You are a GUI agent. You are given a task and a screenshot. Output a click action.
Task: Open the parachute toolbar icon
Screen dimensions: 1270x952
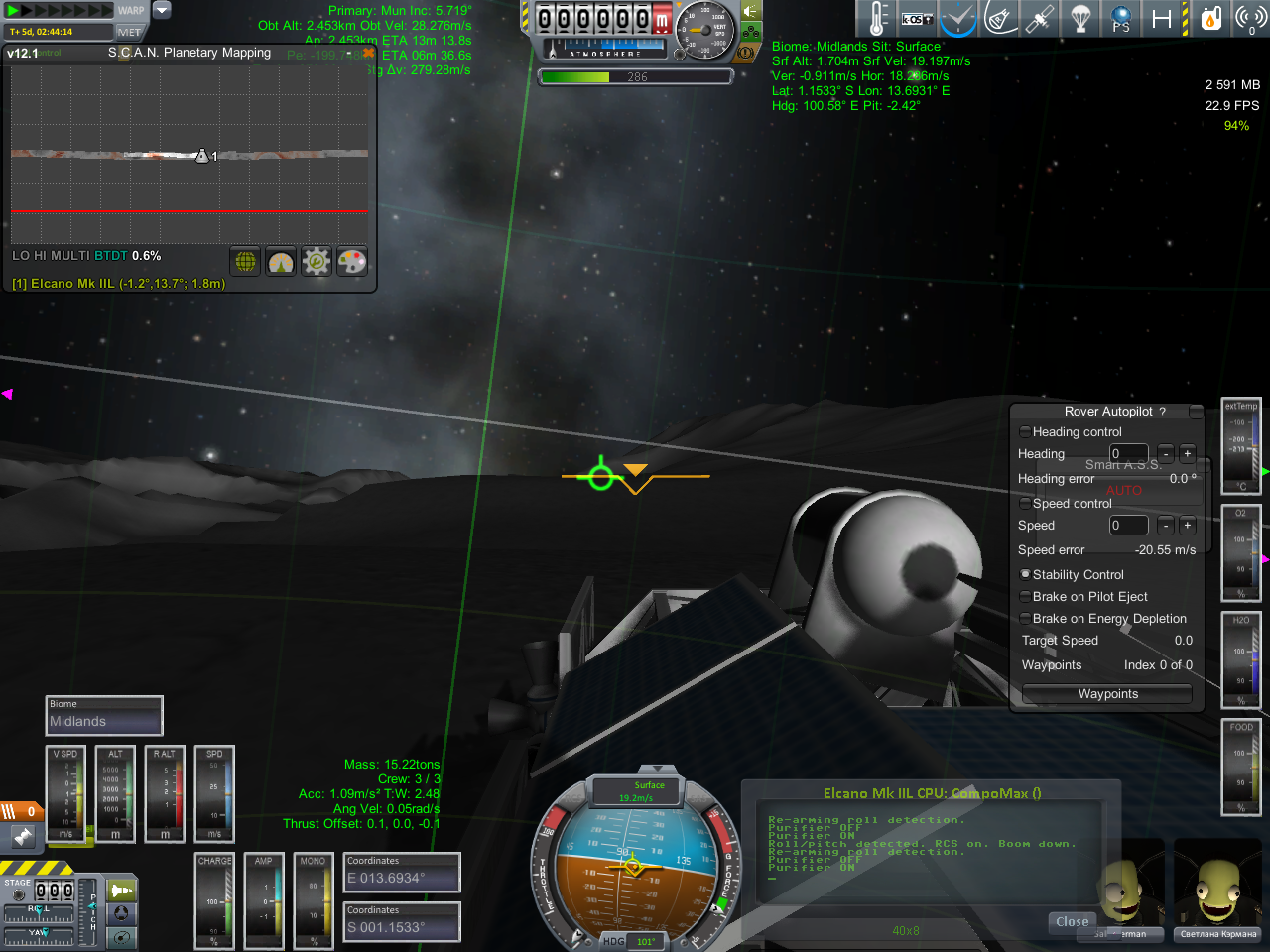(1080, 19)
